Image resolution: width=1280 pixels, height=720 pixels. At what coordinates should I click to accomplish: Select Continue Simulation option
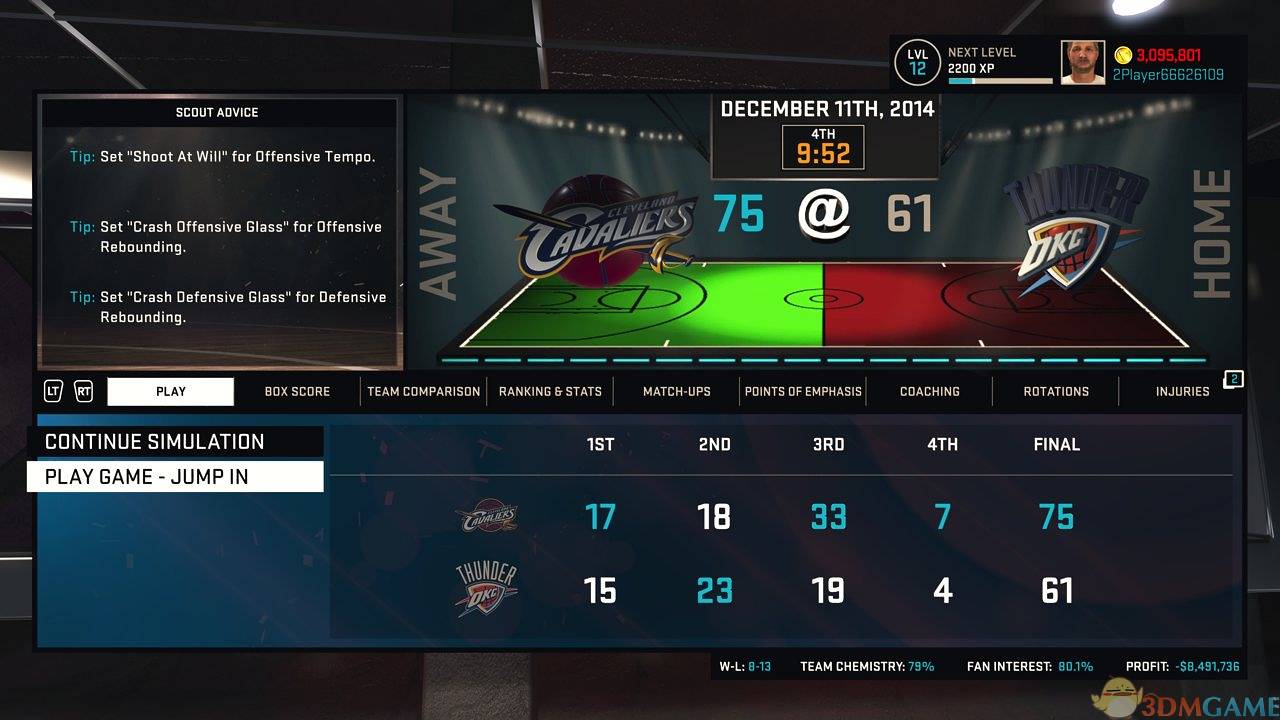(x=175, y=442)
